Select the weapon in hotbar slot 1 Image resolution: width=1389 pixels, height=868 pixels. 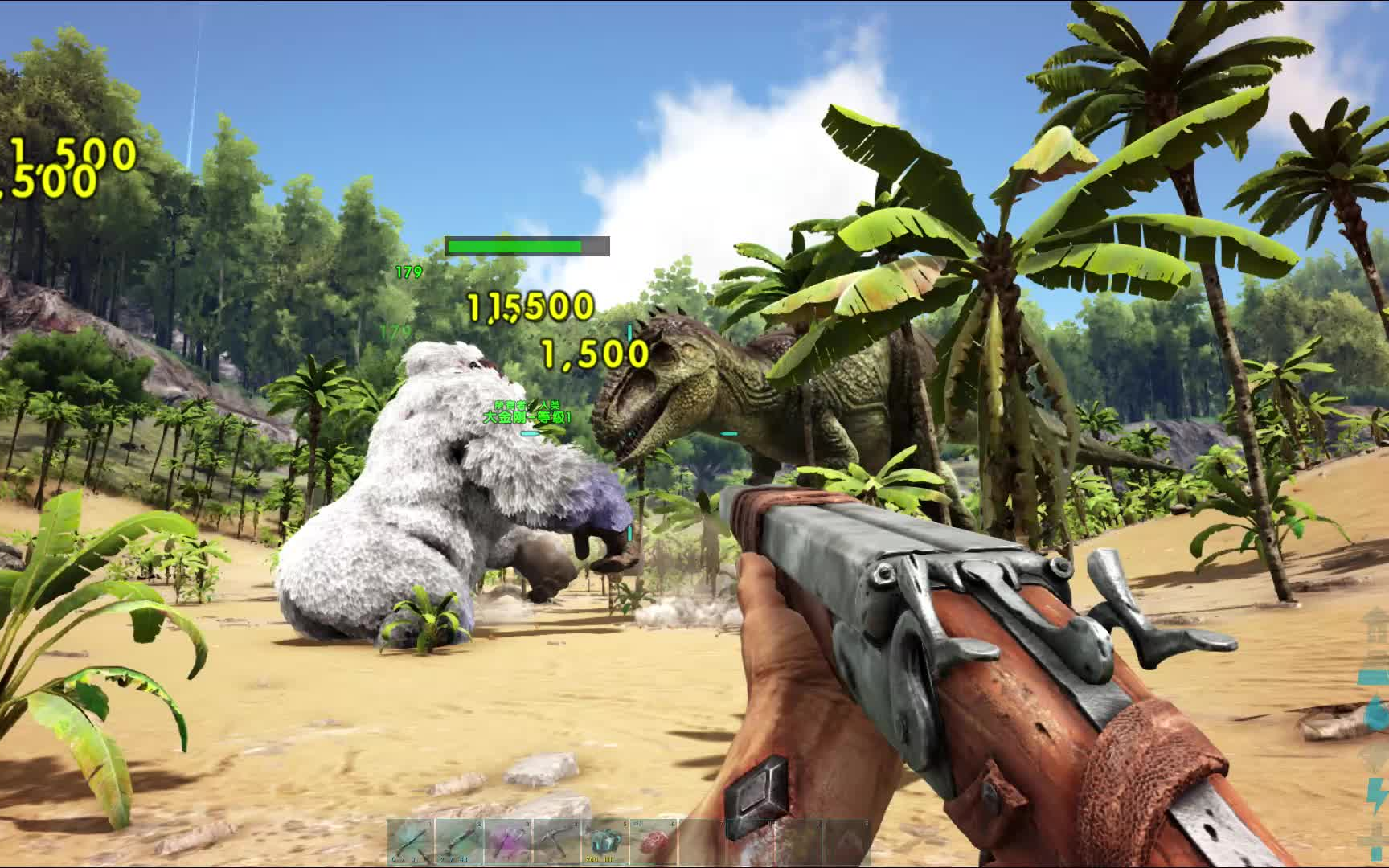click(x=411, y=842)
